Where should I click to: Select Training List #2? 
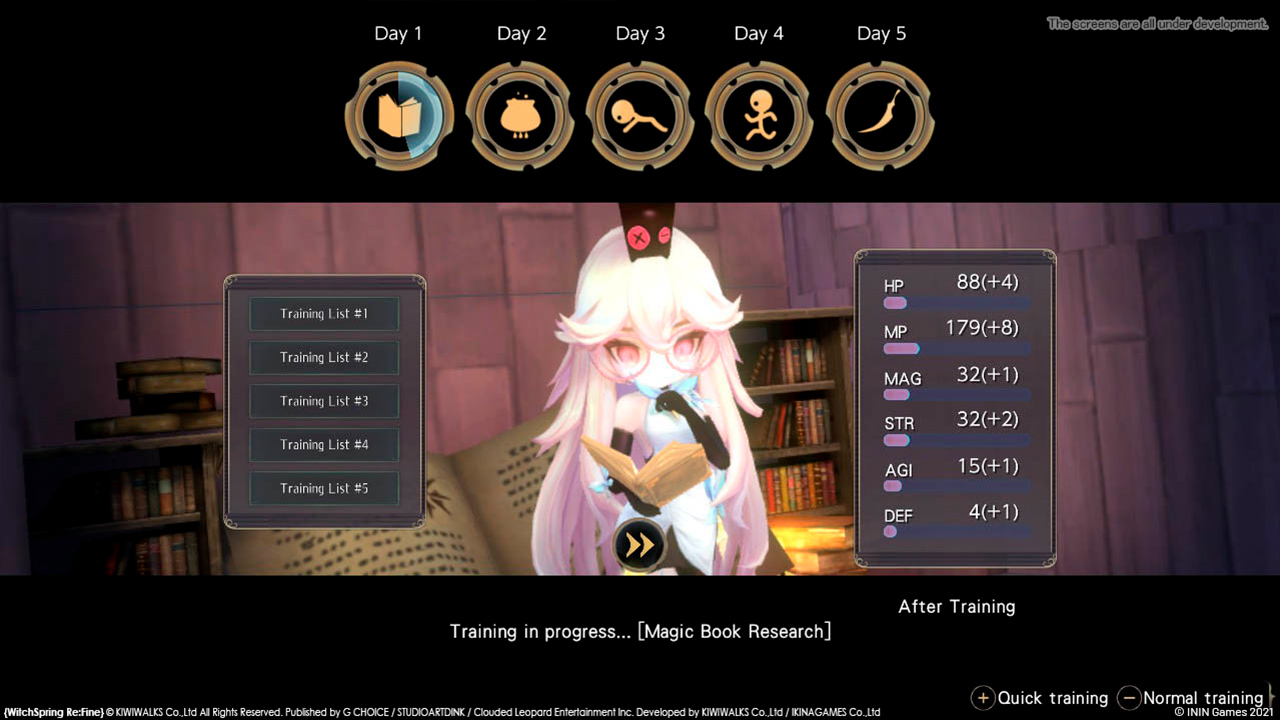[323, 357]
